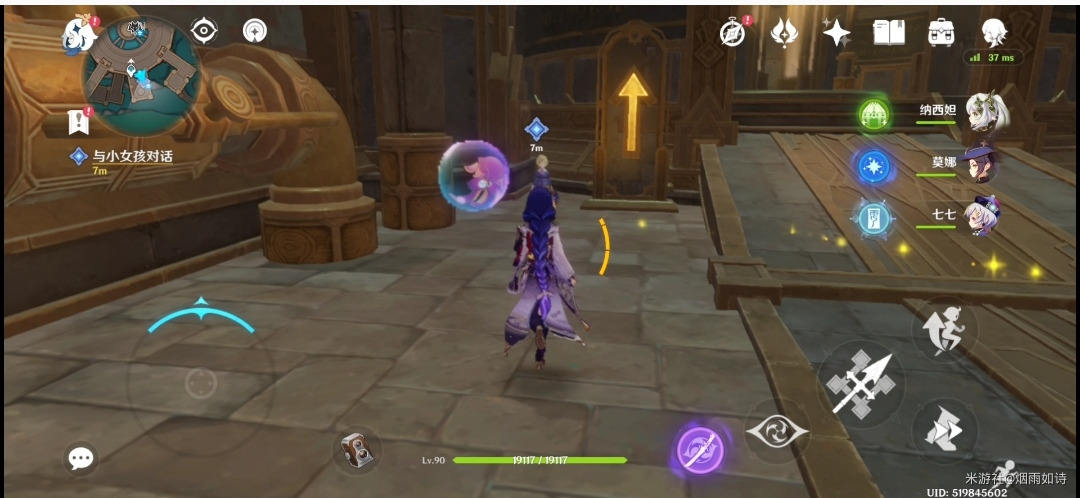
Task: Open the winged battle pass icon
Action: 784,33
